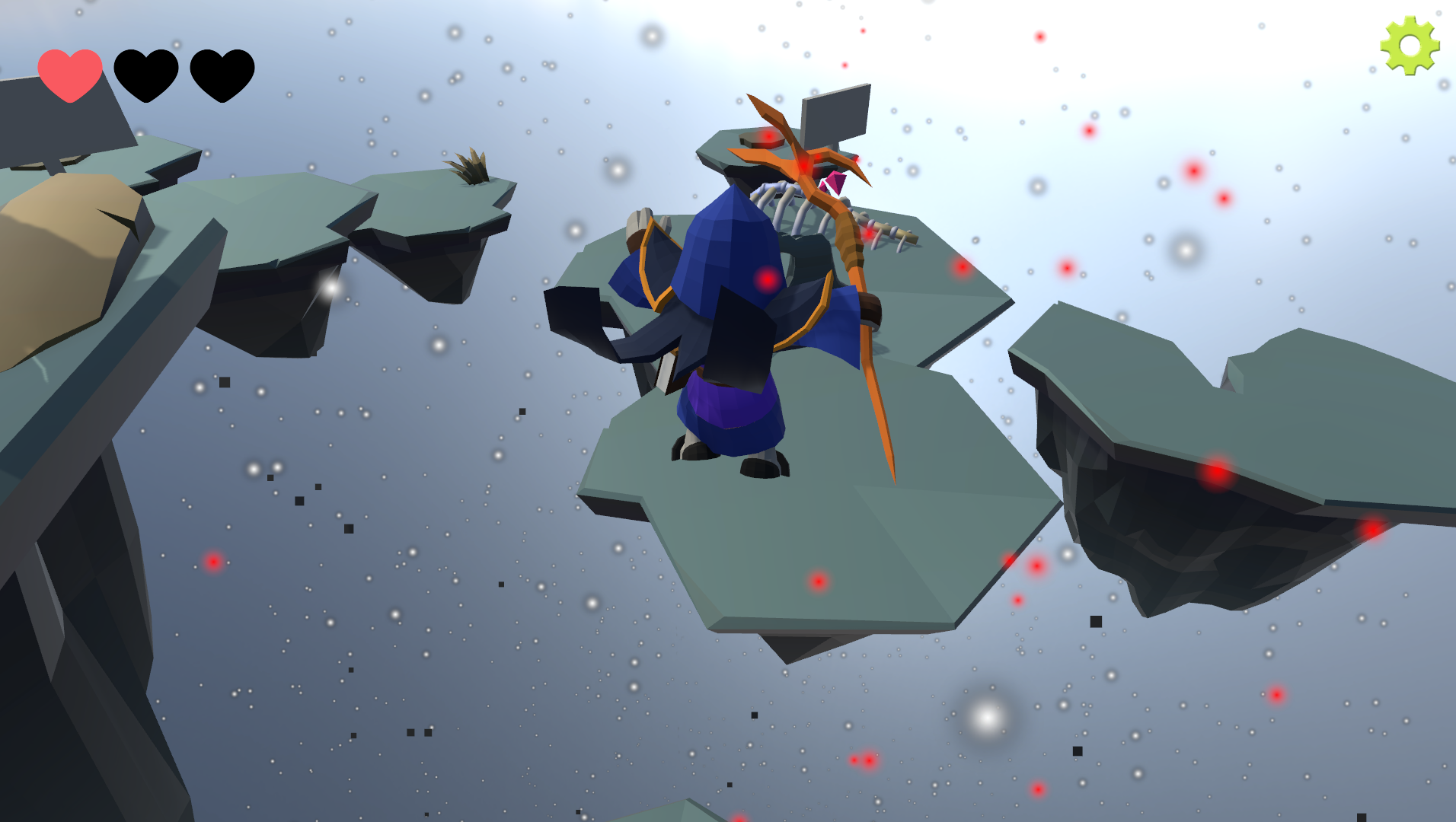Click the rightmost empty heart icon
This screenshot has height=822, width=1456.
click(x=222, y=76)
